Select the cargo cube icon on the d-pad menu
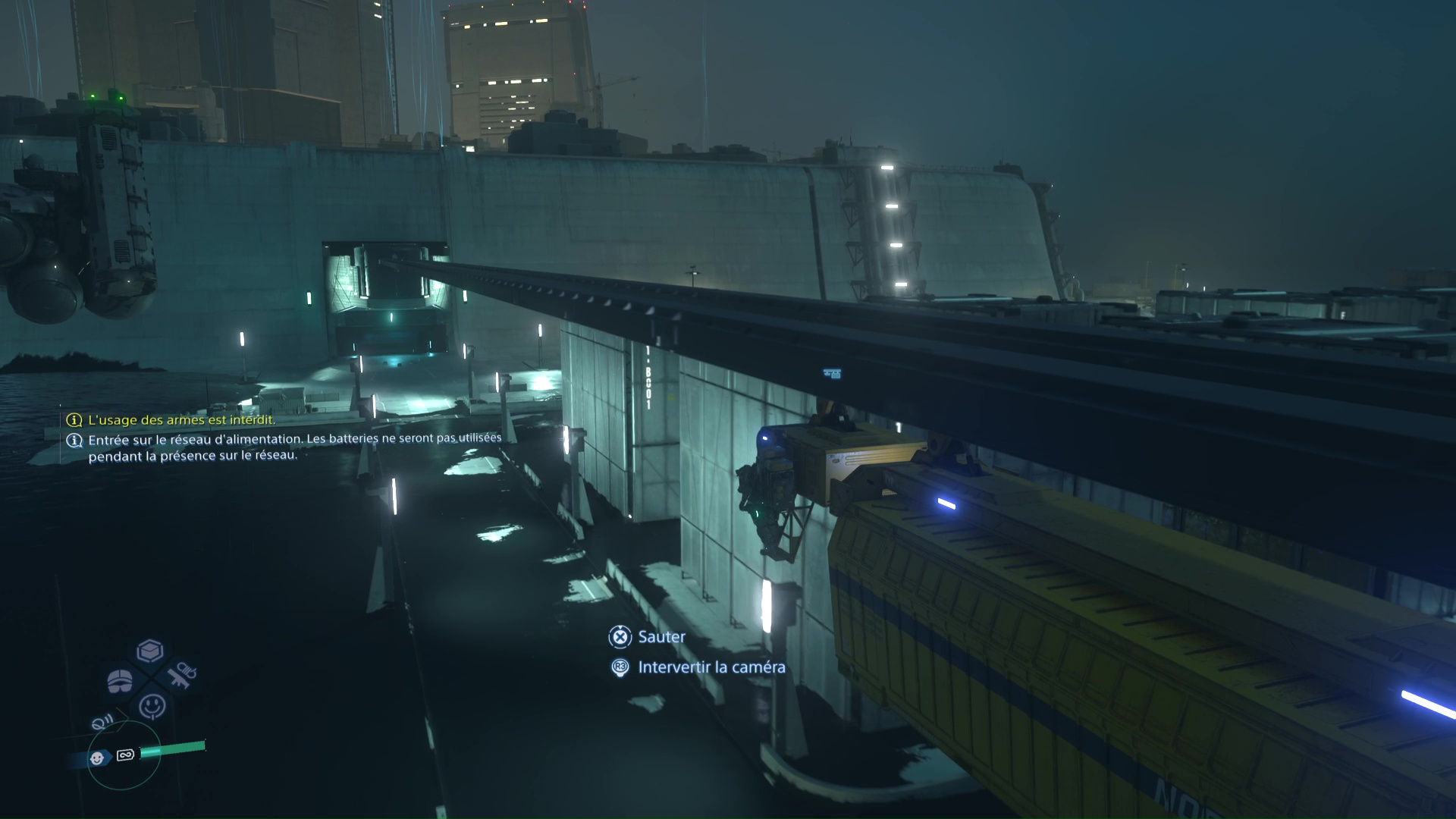Screen dimensions: 1456x819 point(149,650)
